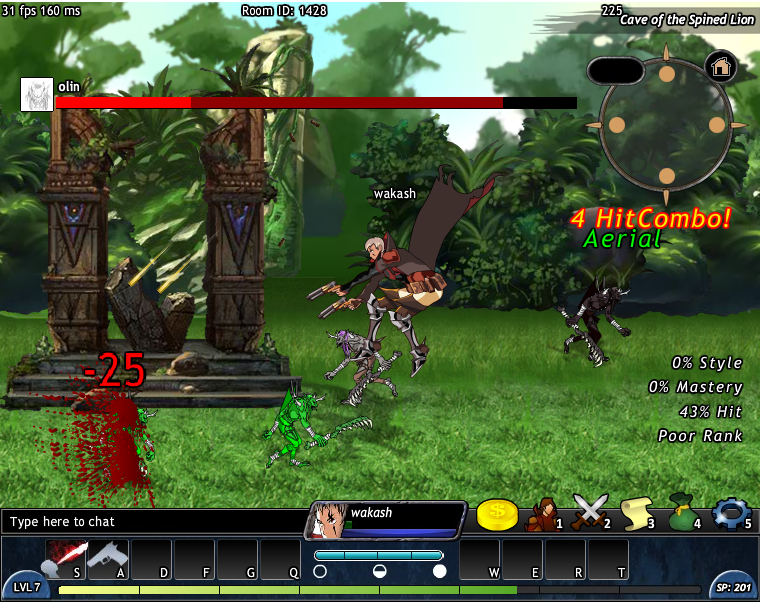The height and width of the screenshot is (603, 760).
Task: Open the blue gear settings icon
Action: [x=729, y=513]
